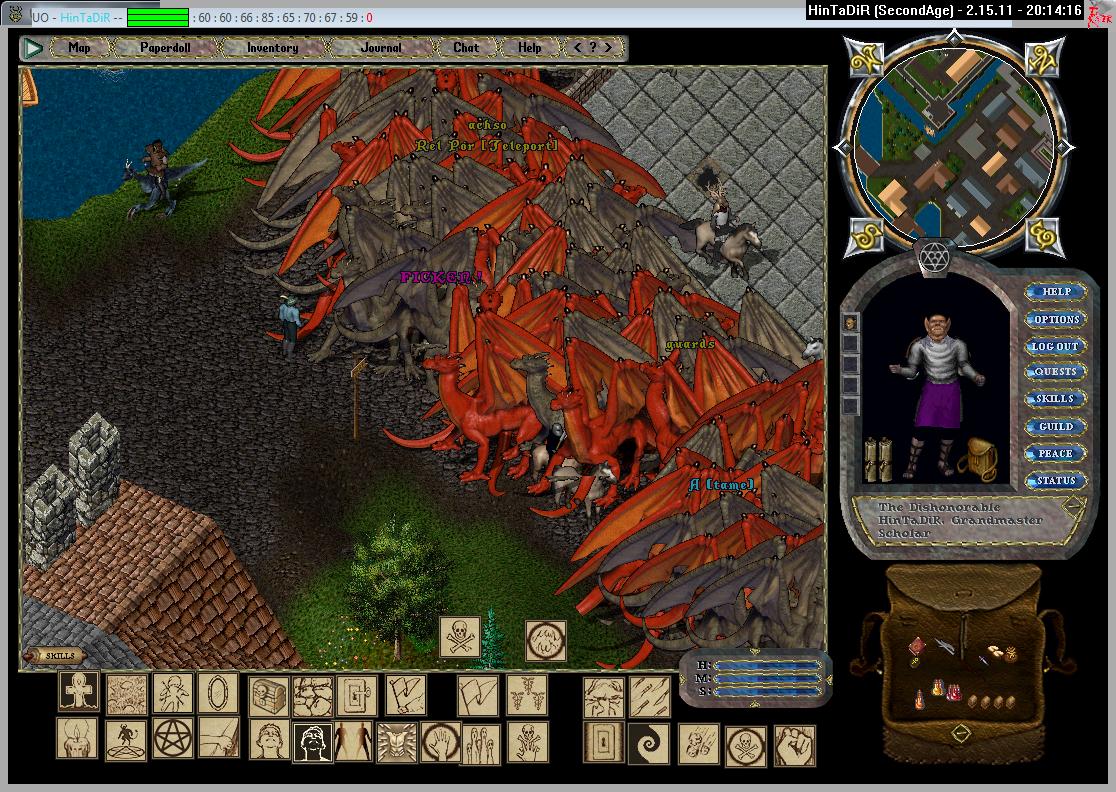Show the character STATUS window
Image resolution: width=1116 pixels, height=792 pixels.
[x=1056, y=480]
